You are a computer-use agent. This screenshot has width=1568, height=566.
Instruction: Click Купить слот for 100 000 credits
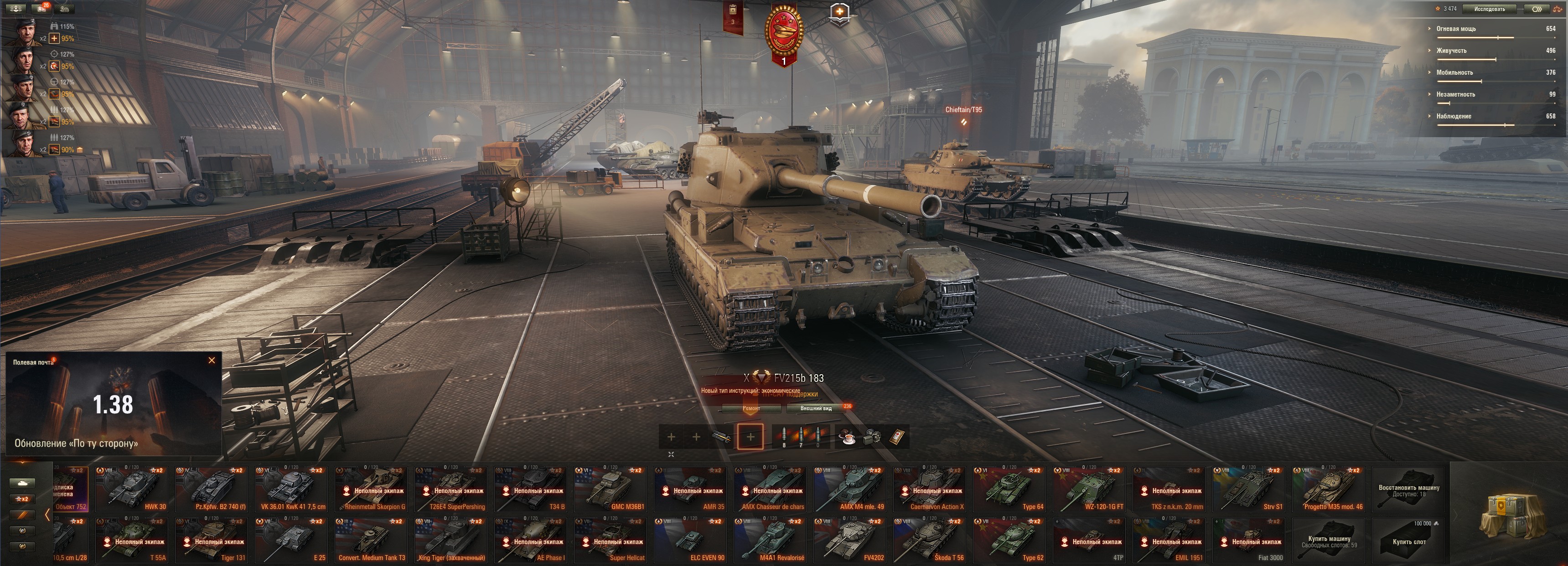[x=1409, y=540]
